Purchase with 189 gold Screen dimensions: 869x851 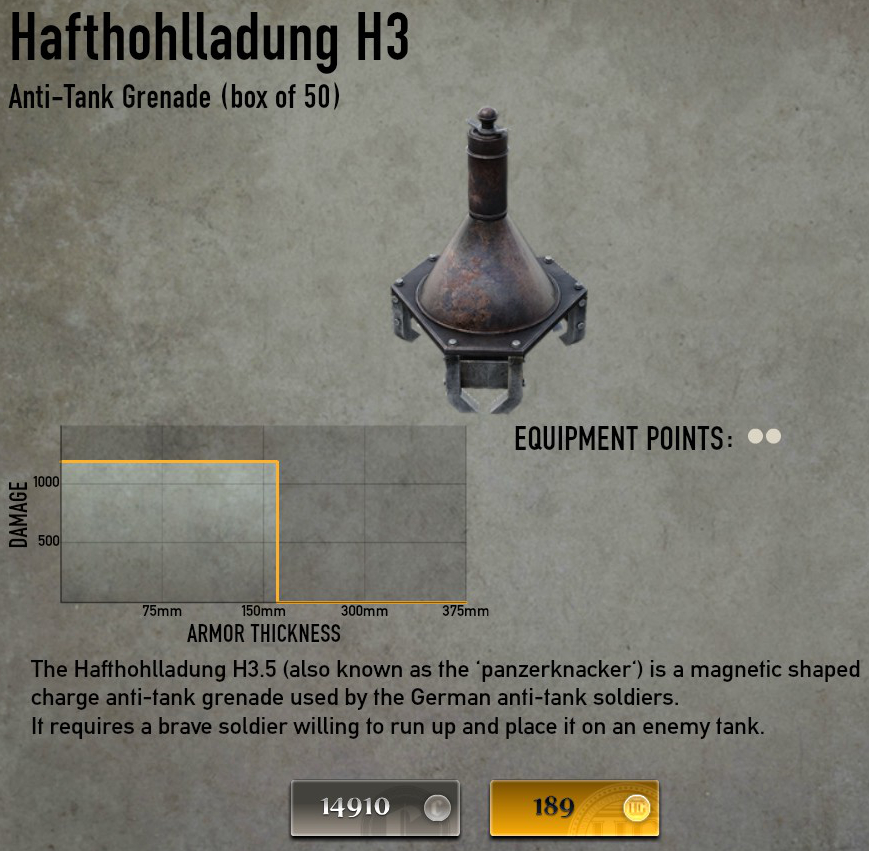(574, 808)
